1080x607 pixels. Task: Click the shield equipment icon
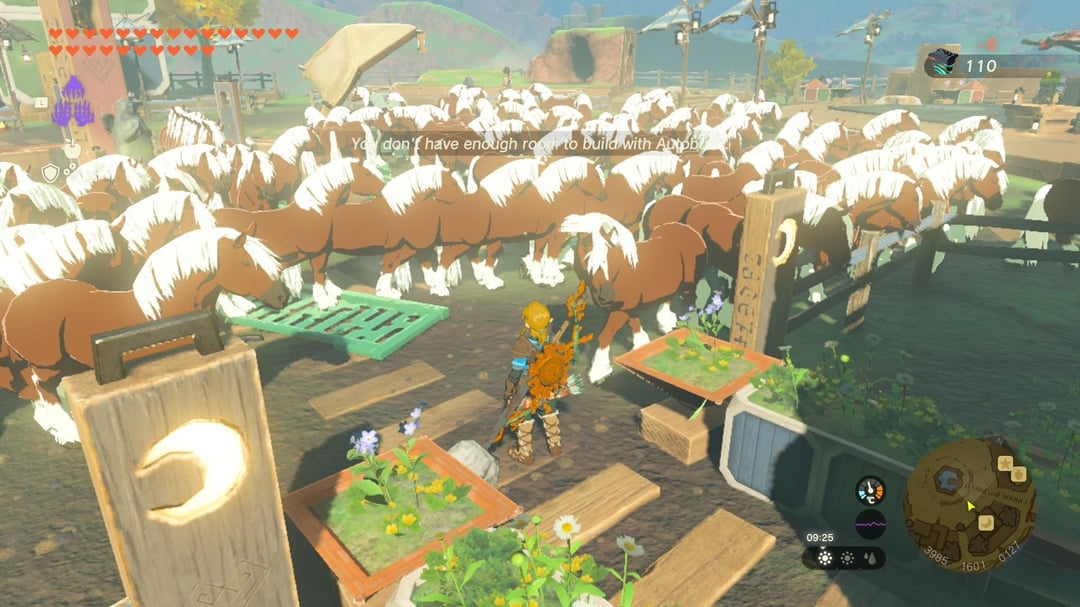point(50,173)
